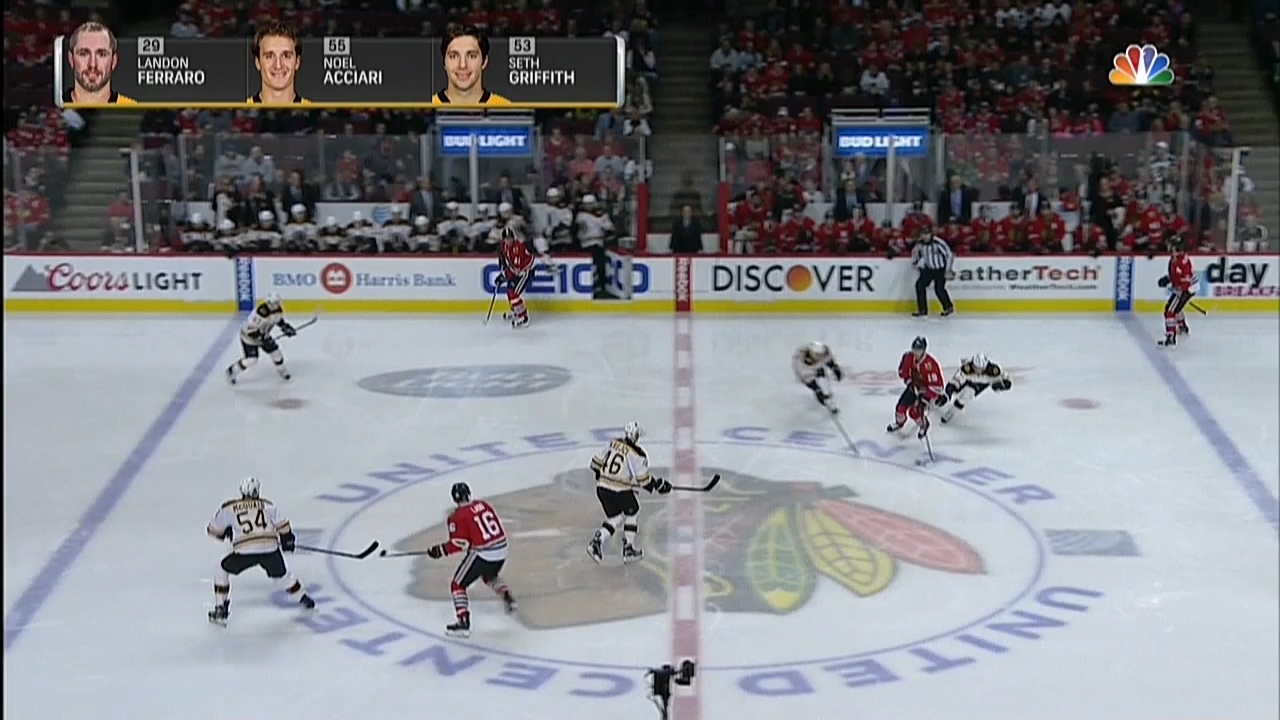The width and height of the screenshot is (1280, 720).
Task: Click the NBC peacock logo
Action: [1141, 65]
